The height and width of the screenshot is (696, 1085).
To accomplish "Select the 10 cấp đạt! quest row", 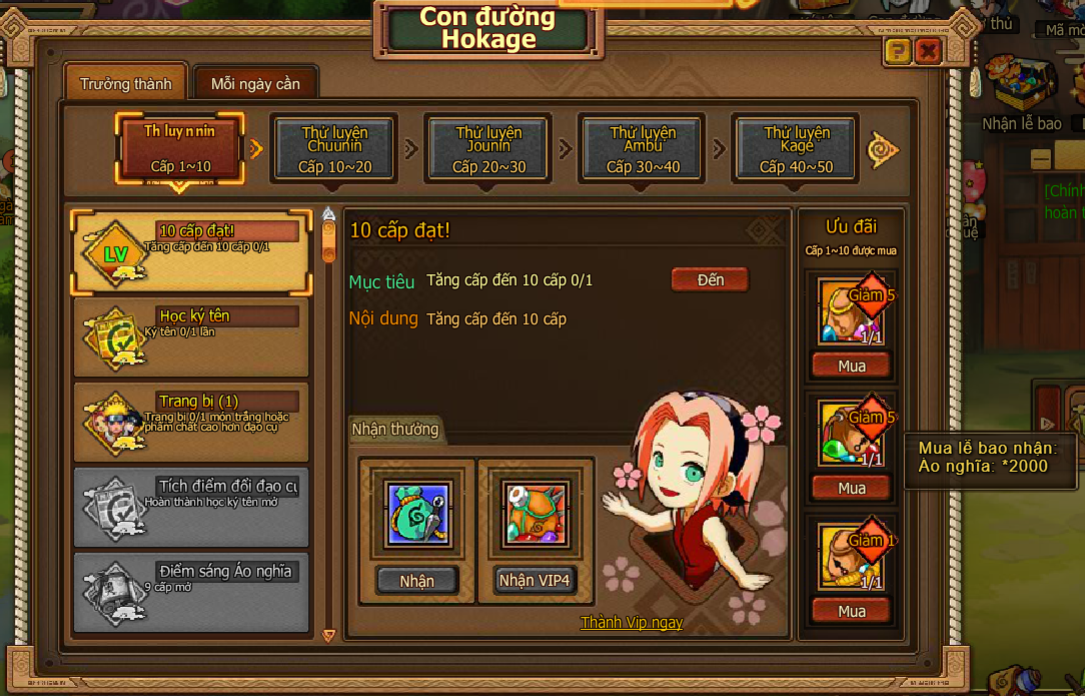I will [190, 252].
